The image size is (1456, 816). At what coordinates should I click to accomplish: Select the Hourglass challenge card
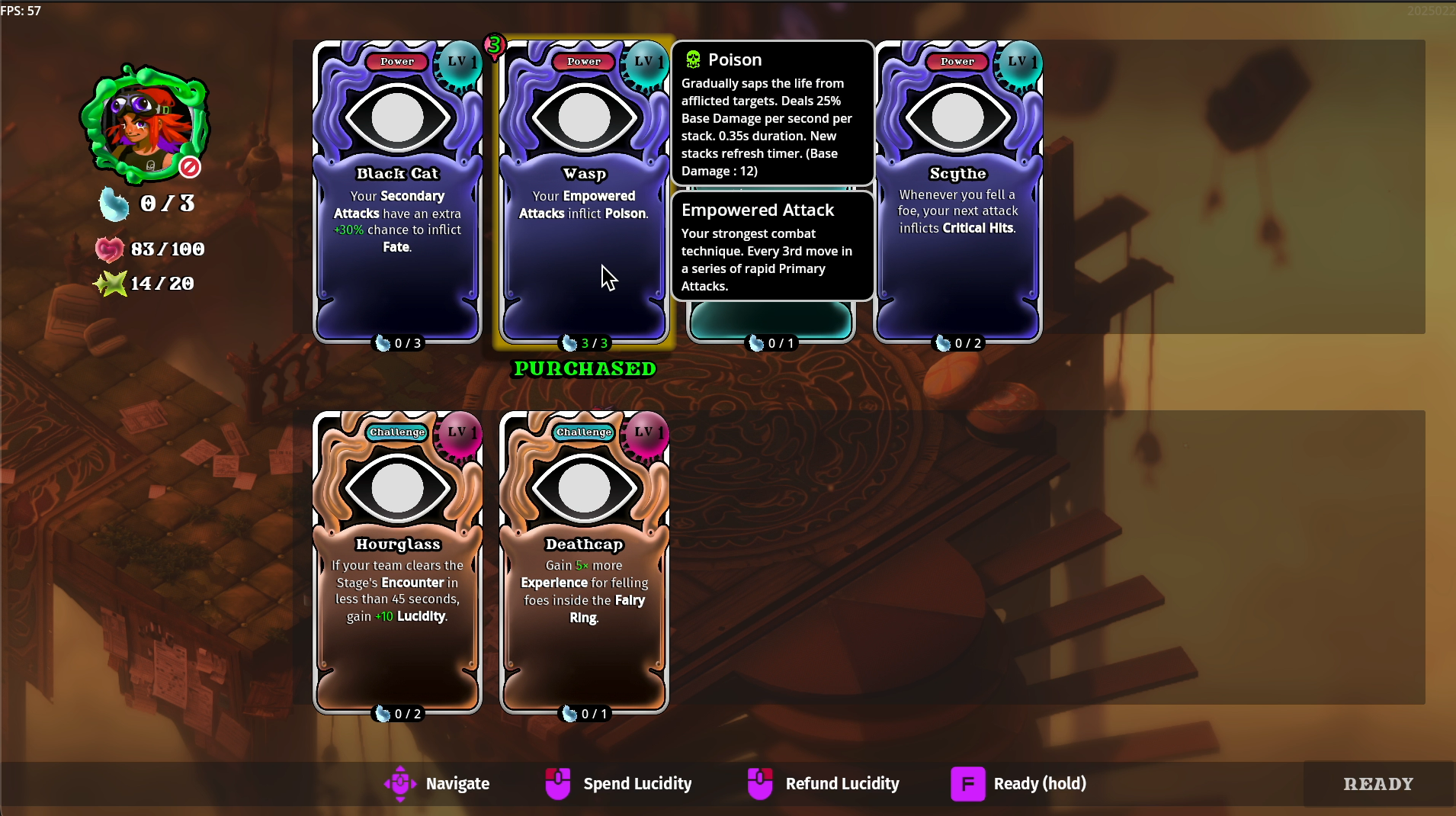[x=397, y=561]
